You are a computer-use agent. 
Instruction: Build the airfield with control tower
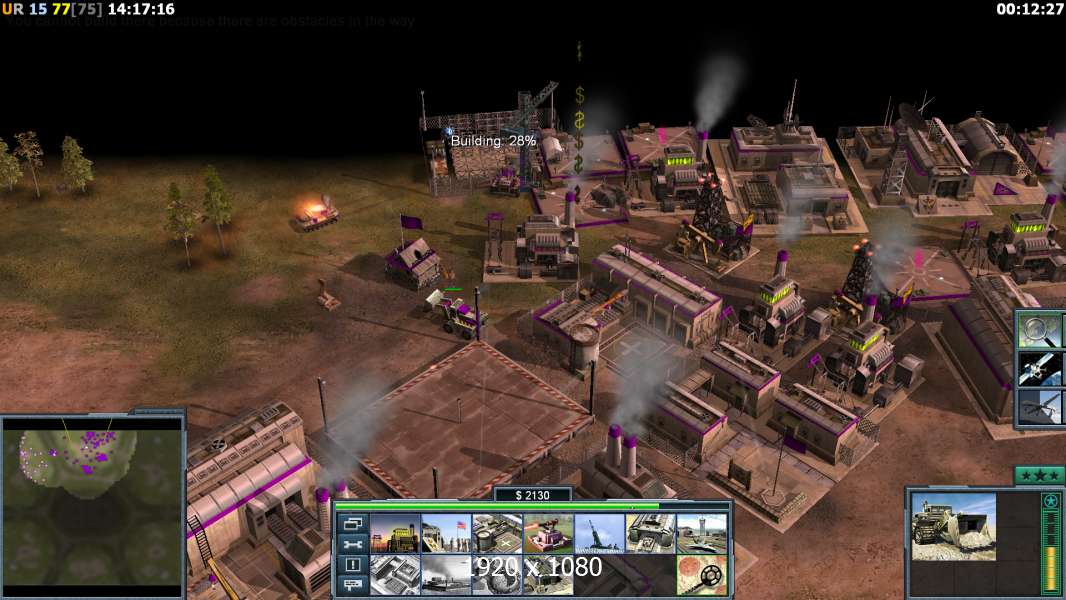coord(702,534)
